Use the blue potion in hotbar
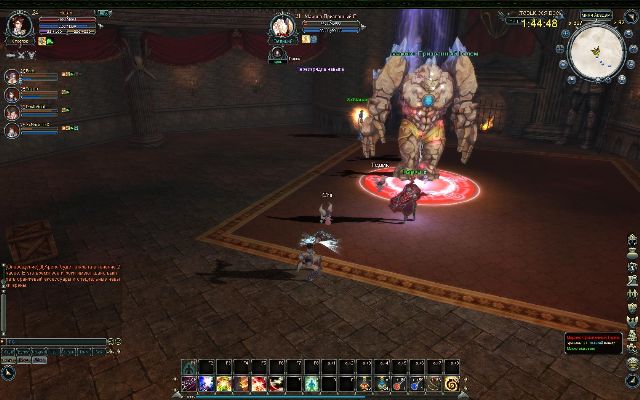Screen dimensions: 640x400 tap(417, 384)
